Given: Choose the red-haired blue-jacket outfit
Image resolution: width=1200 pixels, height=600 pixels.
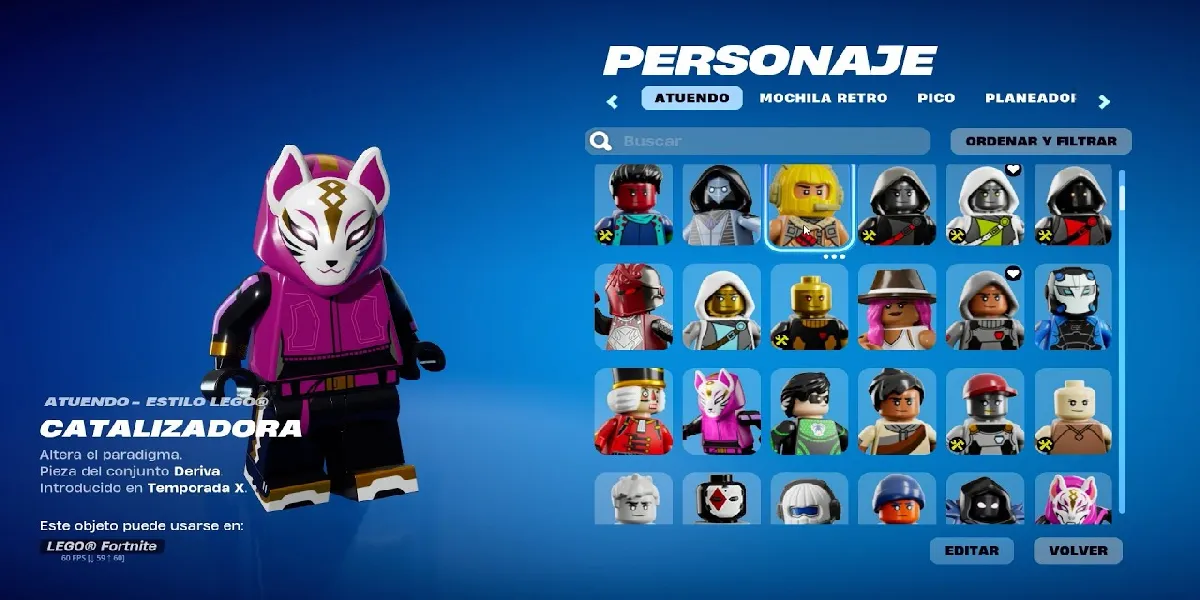Looking at the screenshot, I should [x=634, y=207].
